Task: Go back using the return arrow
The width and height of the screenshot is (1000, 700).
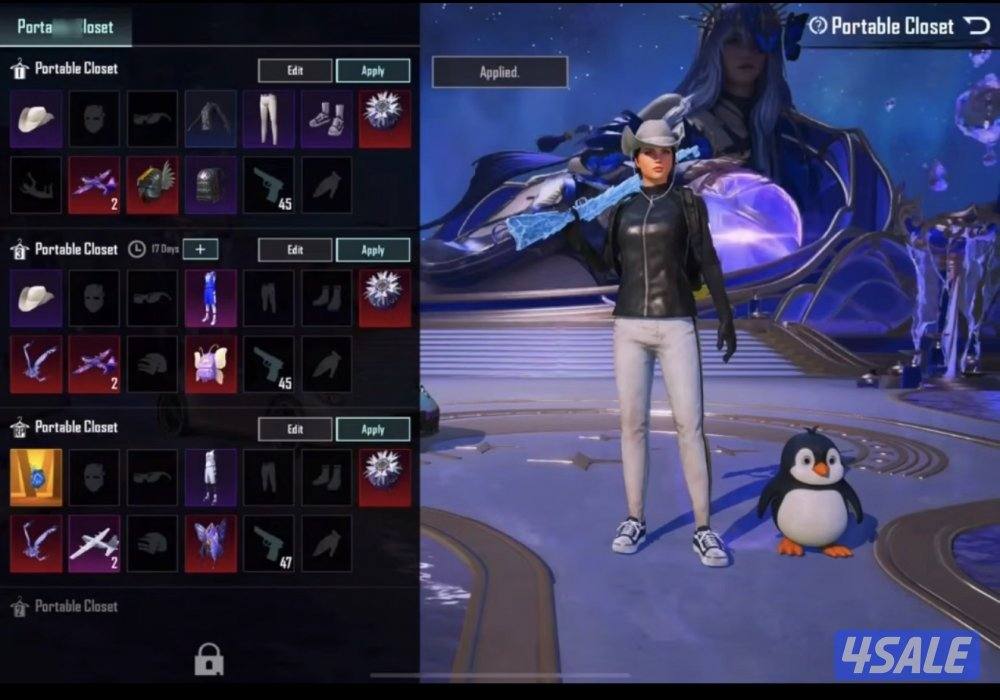Action: coord(976,26)
